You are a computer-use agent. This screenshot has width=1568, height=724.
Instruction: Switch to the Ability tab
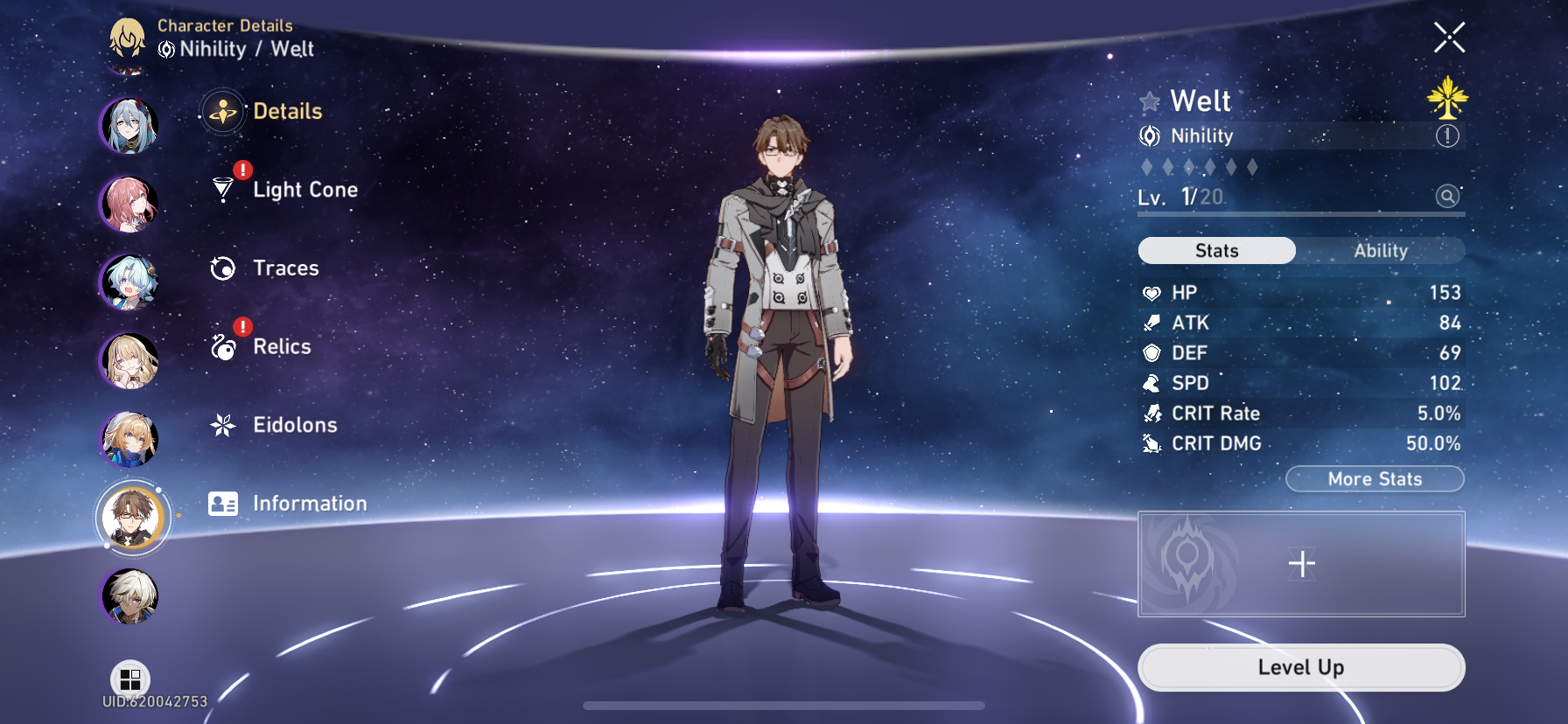[x=1380, y=251]
